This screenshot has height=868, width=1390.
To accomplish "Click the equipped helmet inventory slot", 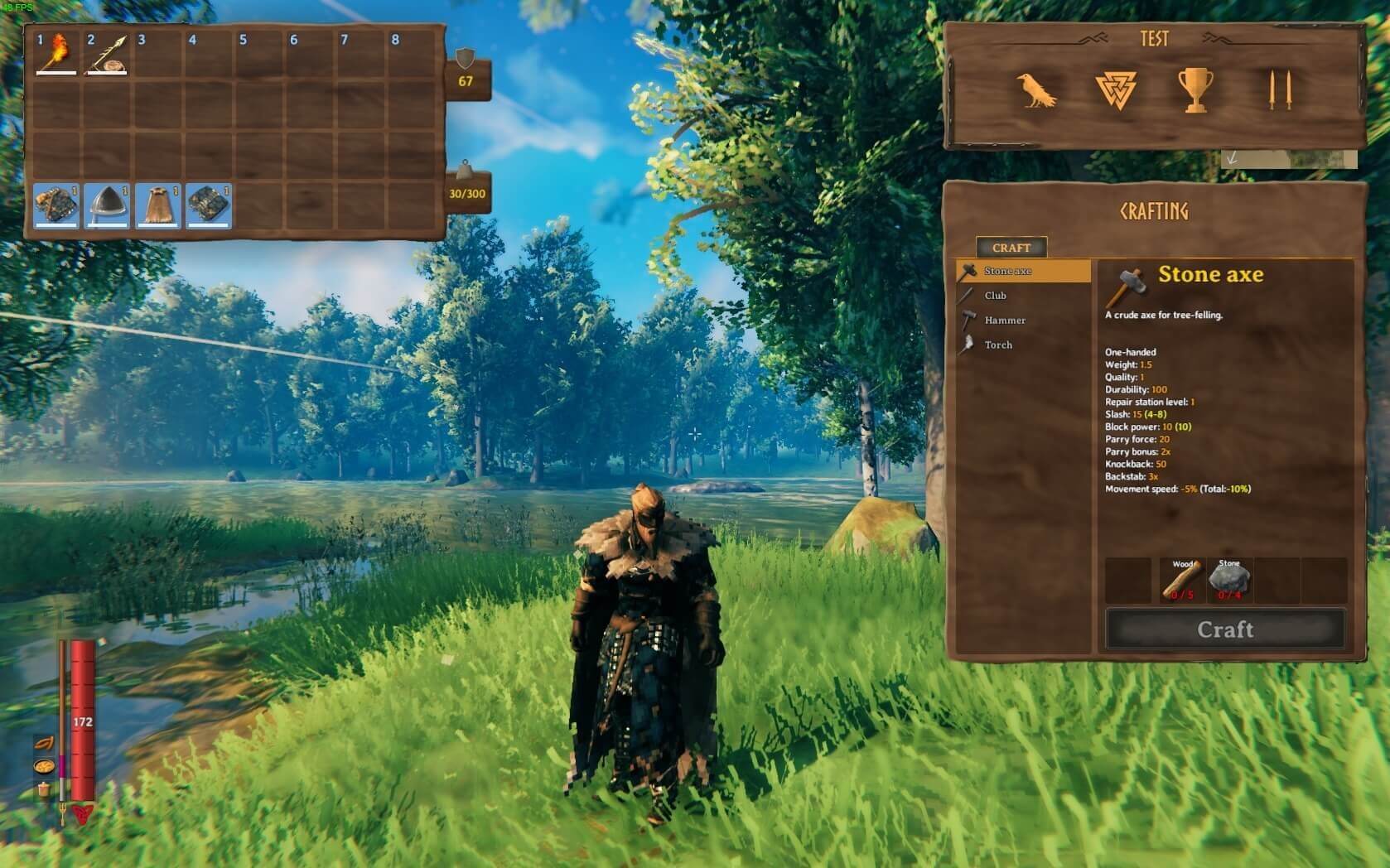I will [x=107, y=205].
